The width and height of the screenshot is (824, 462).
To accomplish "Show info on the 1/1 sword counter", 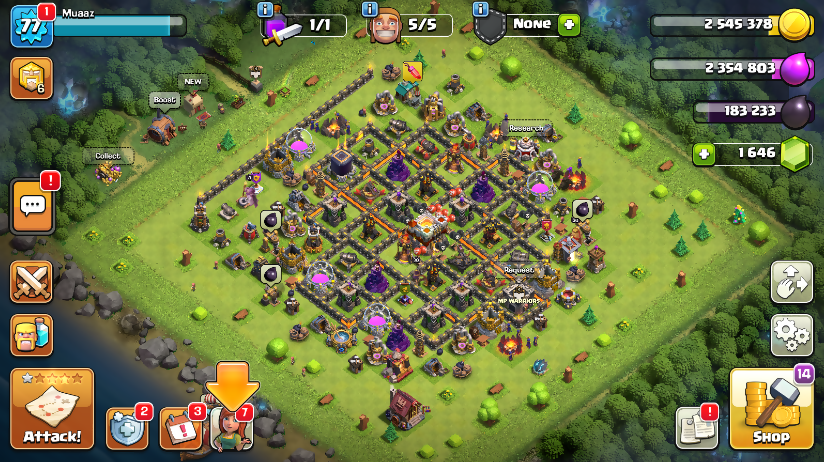I will point(265,9).
